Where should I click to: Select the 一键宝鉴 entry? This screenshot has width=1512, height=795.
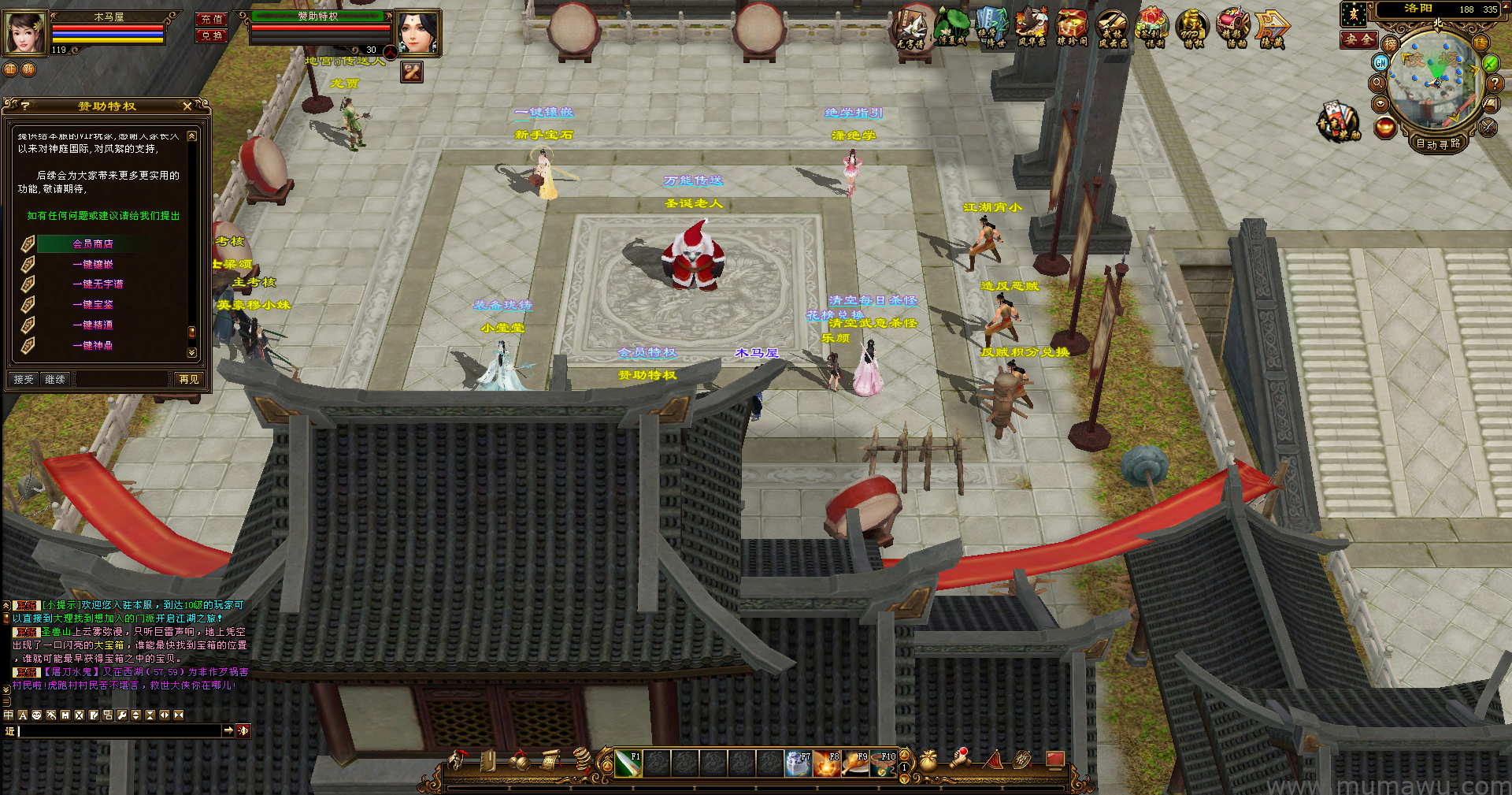pos(93,305)
